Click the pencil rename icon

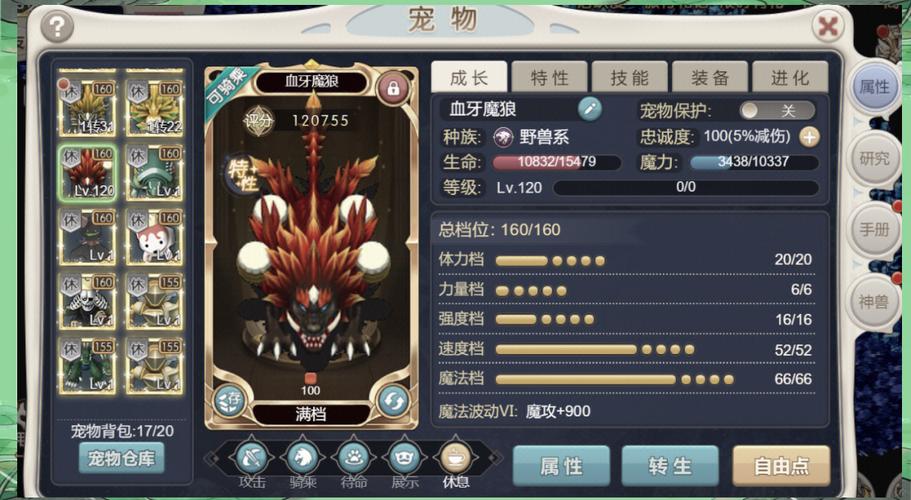[590, 109]
